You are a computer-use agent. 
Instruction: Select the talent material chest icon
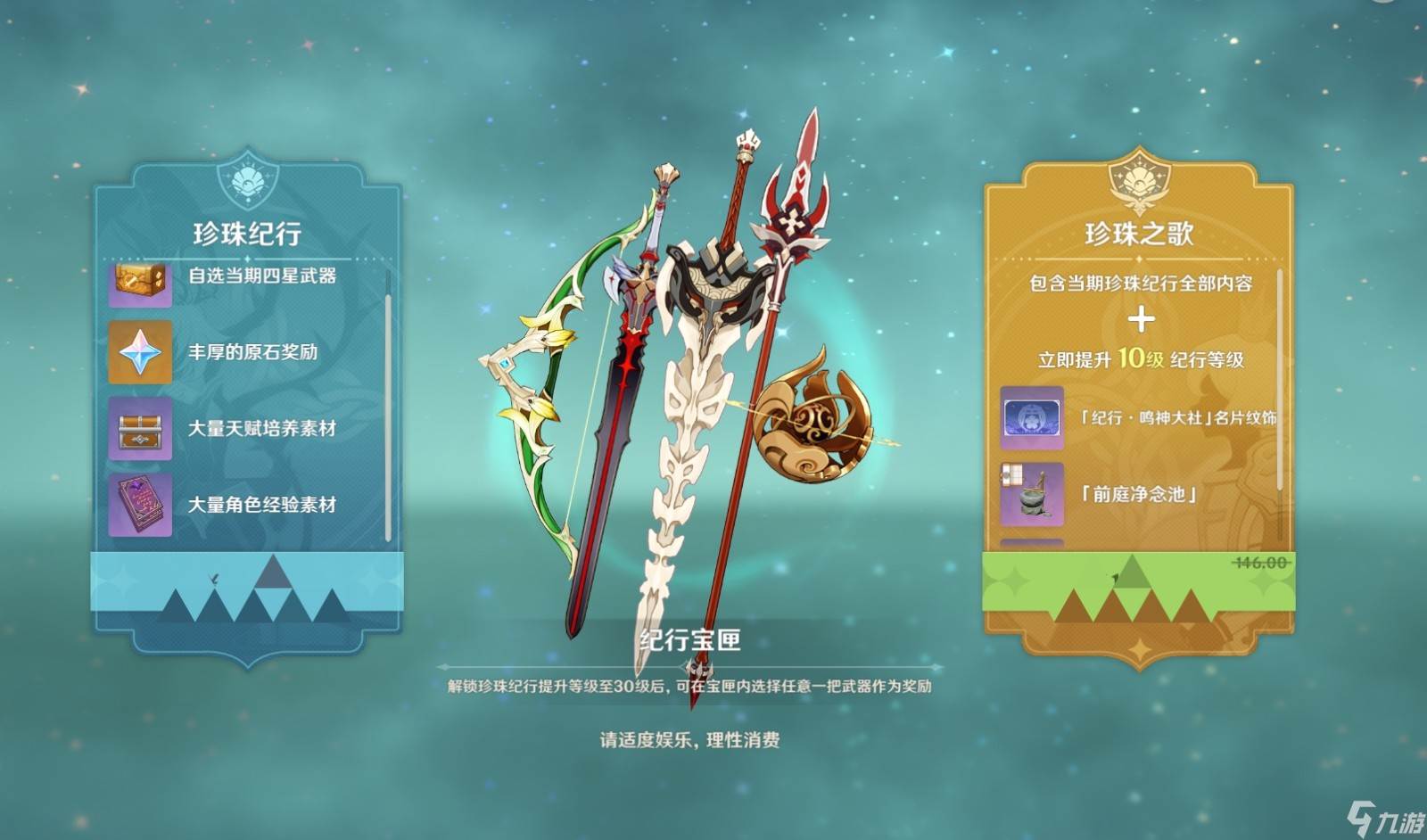[x=140, y=425]
